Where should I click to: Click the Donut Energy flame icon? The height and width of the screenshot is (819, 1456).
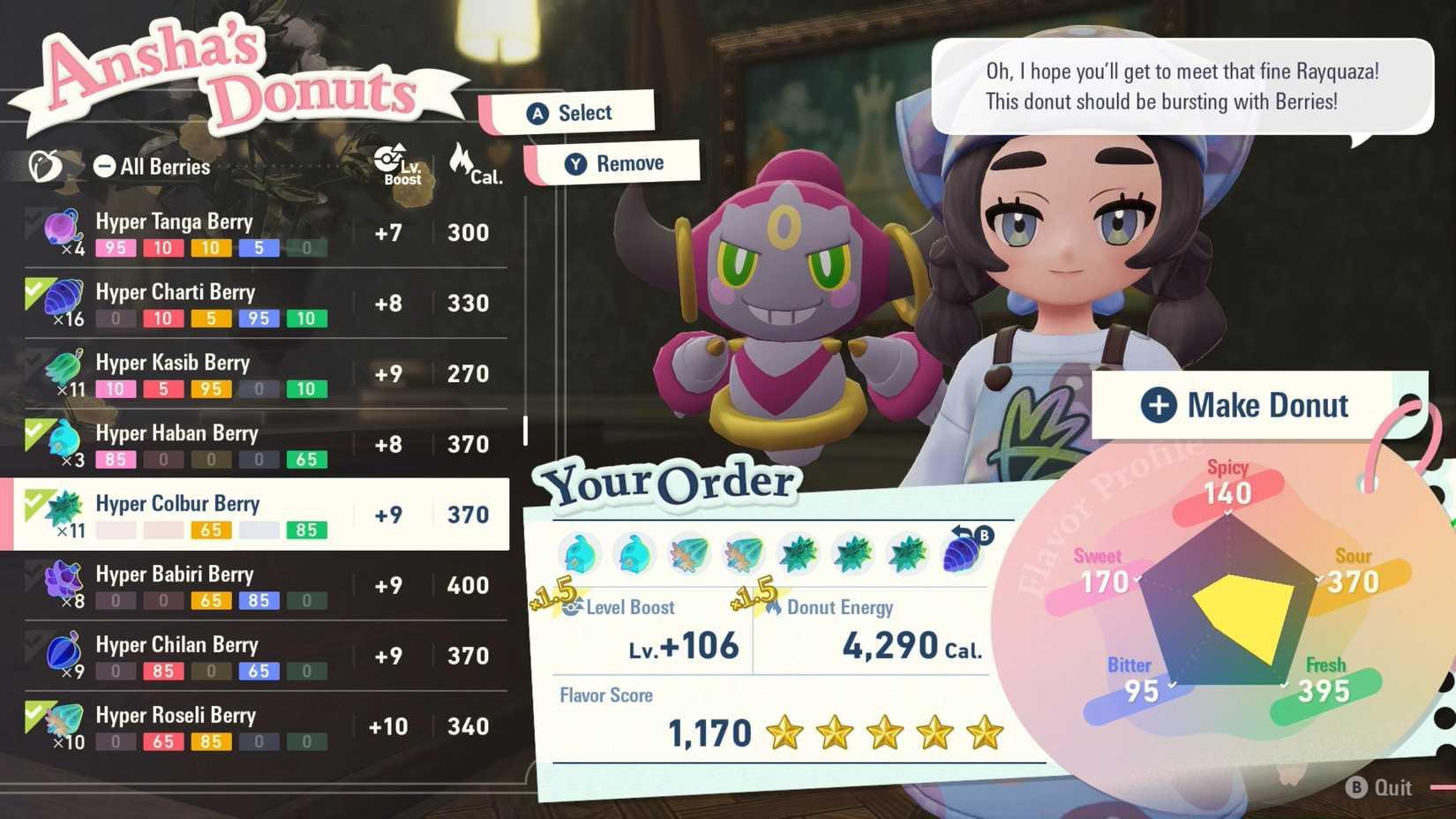tap(776, 606)
